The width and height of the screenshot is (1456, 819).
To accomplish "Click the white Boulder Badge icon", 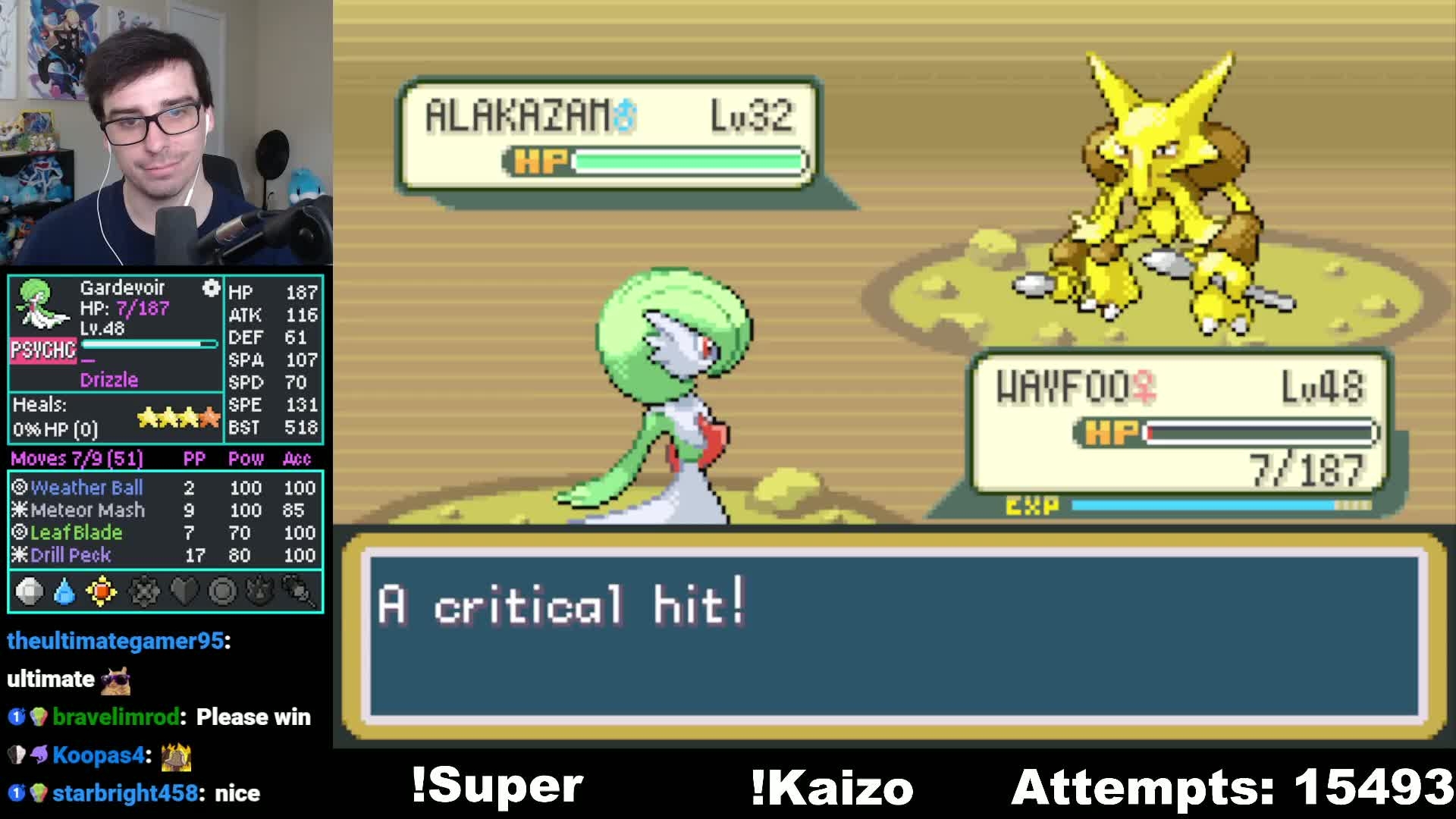I will coord(29,591).
